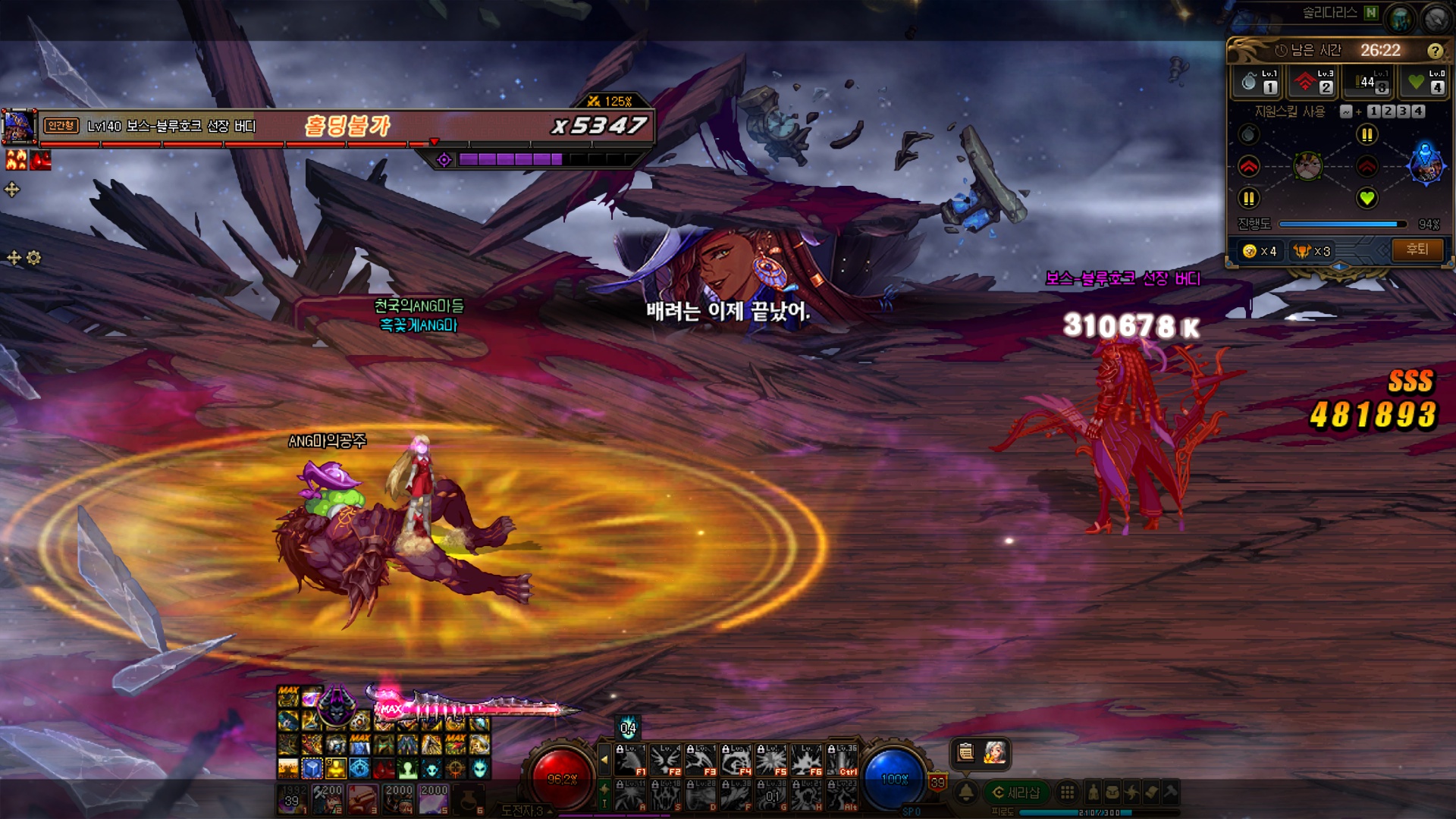Open the 세라샵 Cera shop

(x=1016, y=792)
